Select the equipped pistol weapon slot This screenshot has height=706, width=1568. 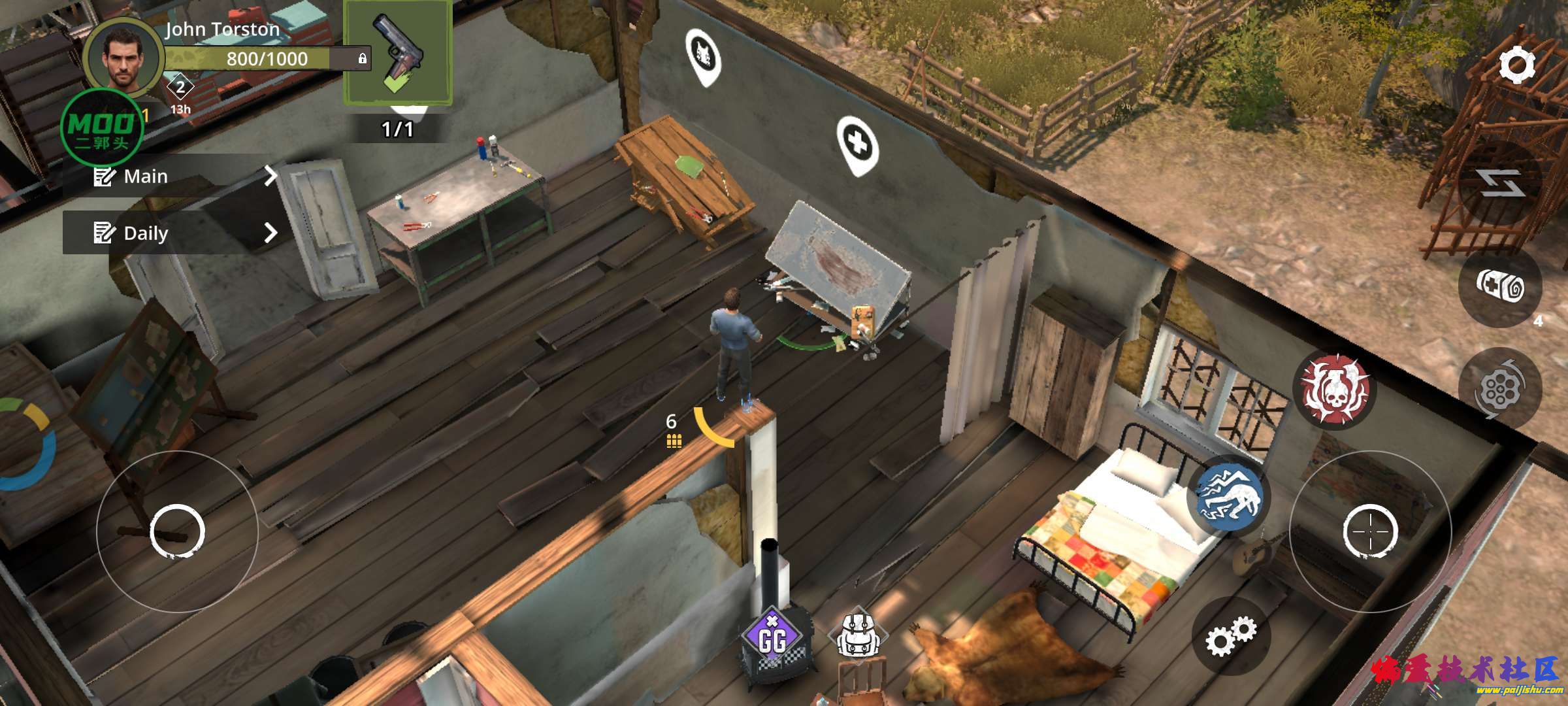(x=398, y=52)
